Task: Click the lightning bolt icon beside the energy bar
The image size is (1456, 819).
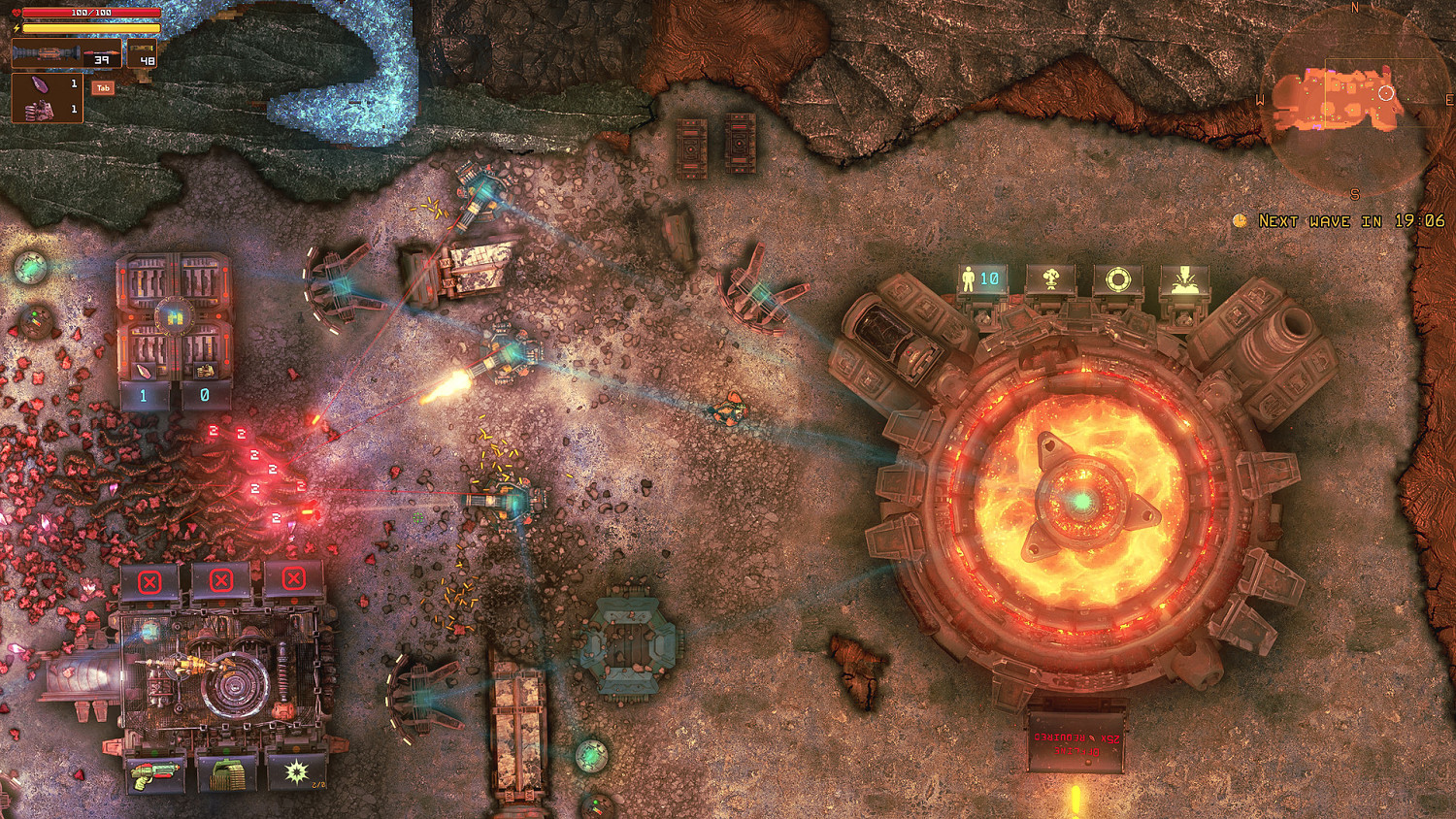Action: [x=17, y=27]
